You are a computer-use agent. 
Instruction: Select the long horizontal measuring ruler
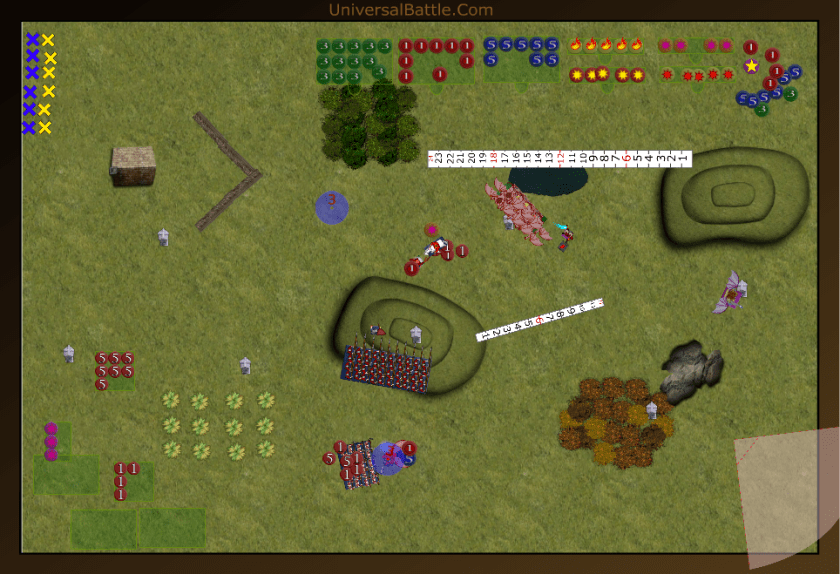[560, 158]
